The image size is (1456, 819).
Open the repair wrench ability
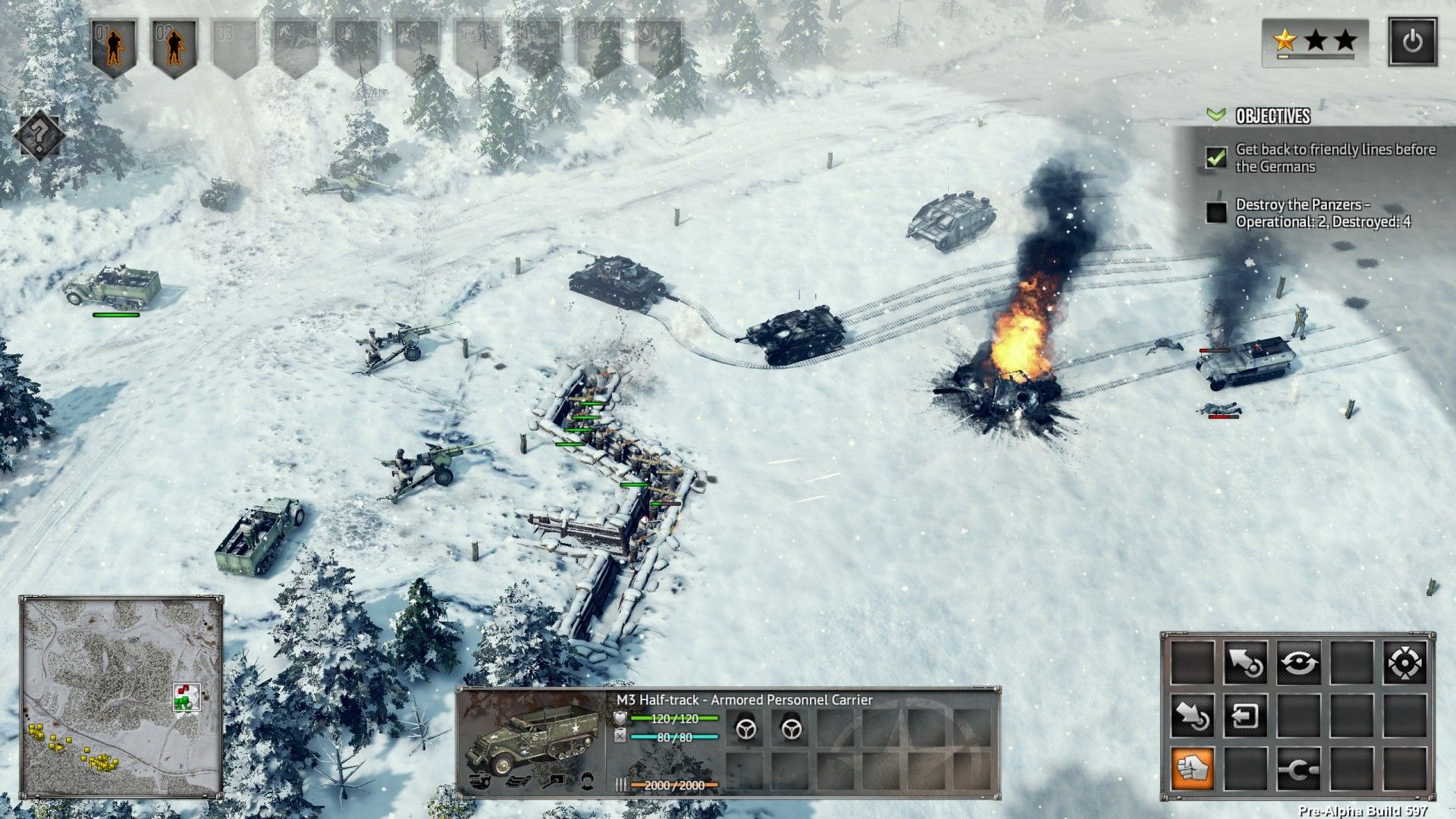click(1298, 771)
